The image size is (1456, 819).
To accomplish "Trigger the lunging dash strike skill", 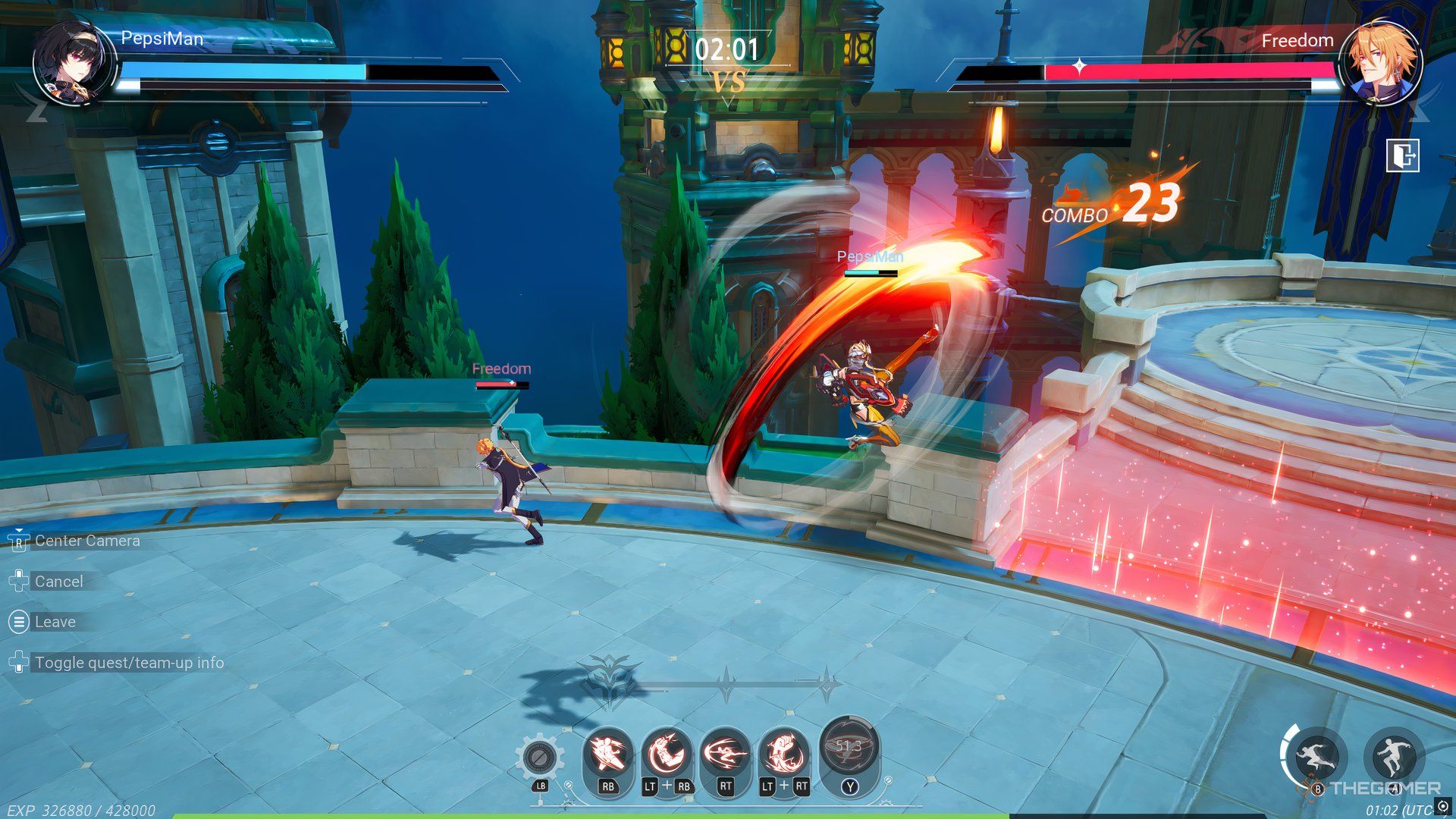I will 725,753.
